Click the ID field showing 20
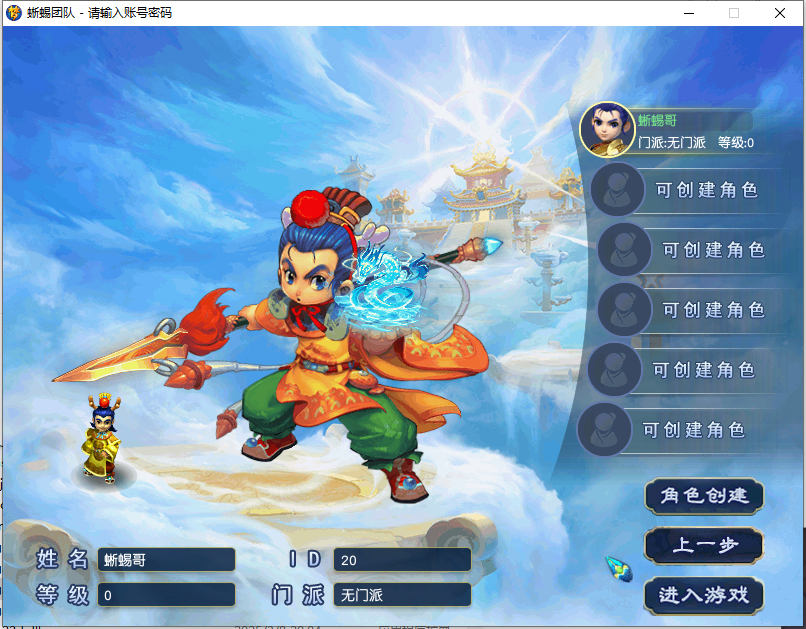The image size is (806, 629). 401,560
